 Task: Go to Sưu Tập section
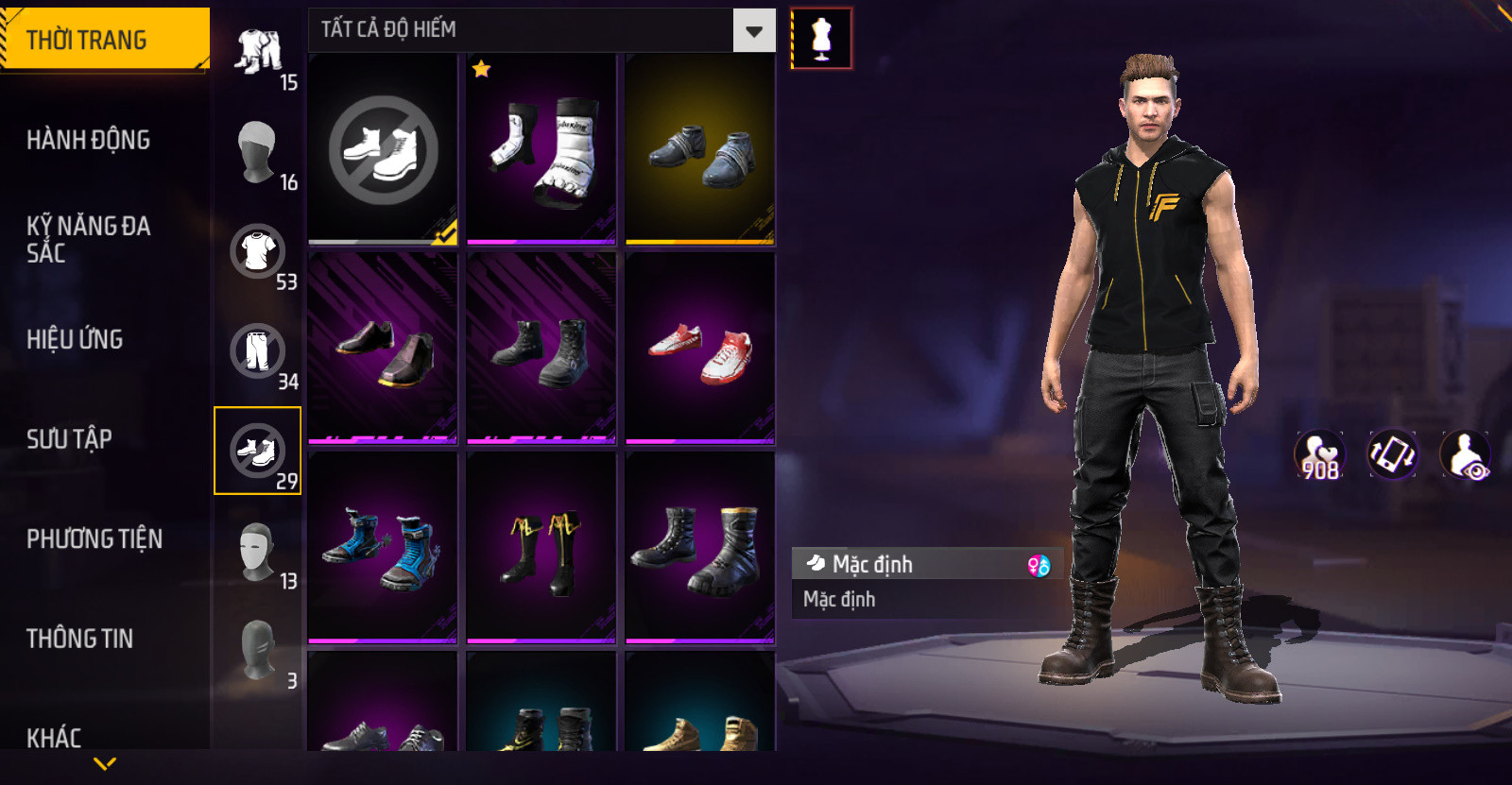pyautogui.click(x=69, y=439)
